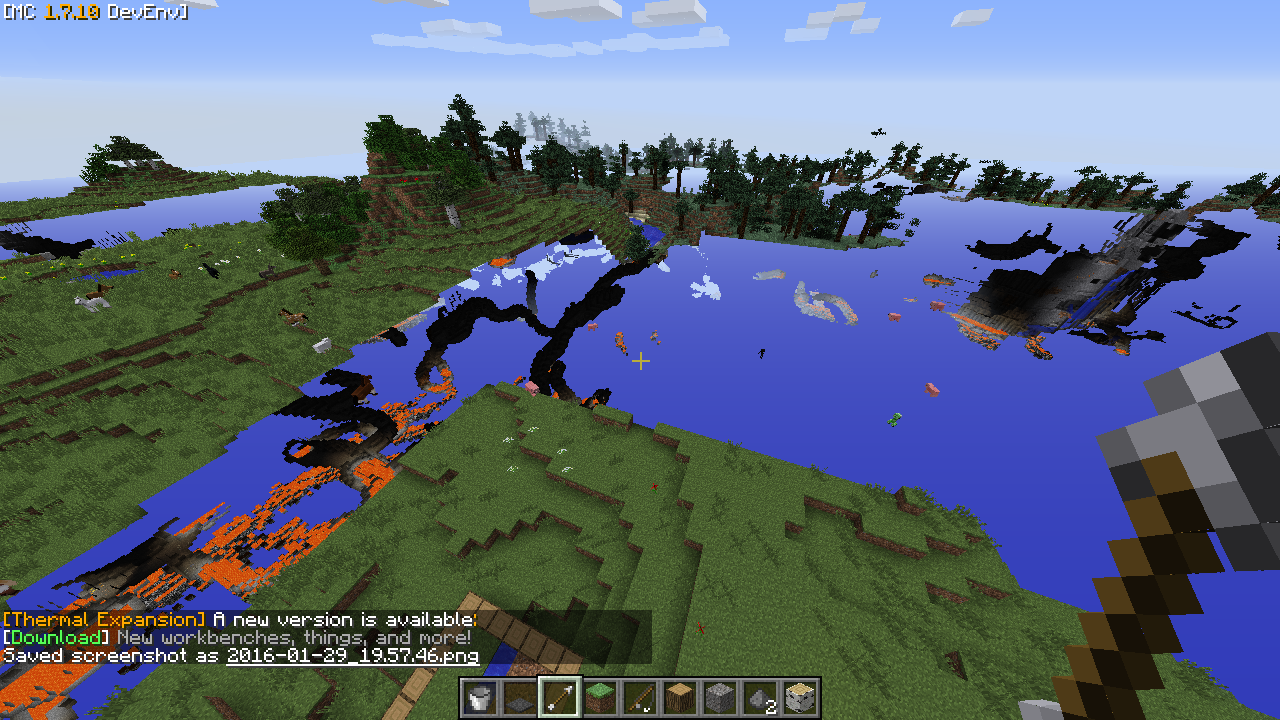This screenshot has height=720, width=1280.
Task: Choose the flat gray plate slot
Action: coord(519,697)
